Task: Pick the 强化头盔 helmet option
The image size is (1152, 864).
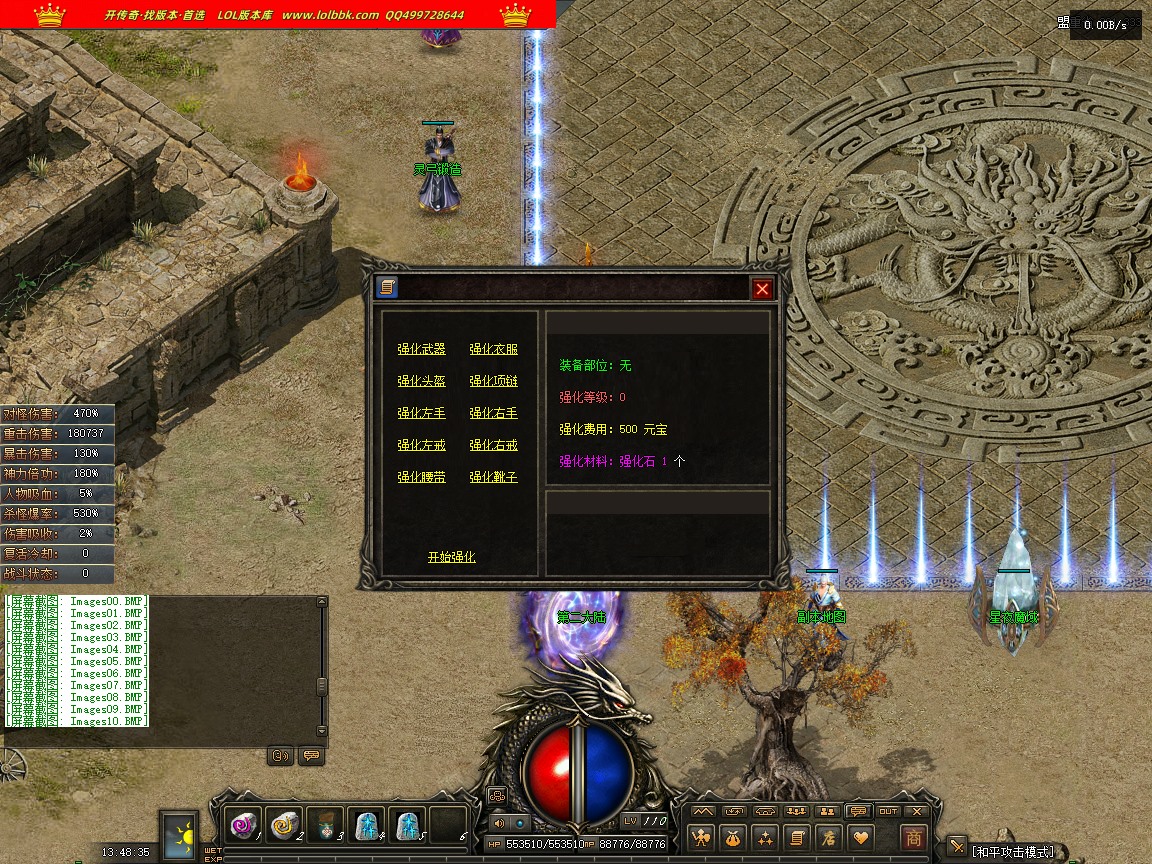Action: coord(421,381)
